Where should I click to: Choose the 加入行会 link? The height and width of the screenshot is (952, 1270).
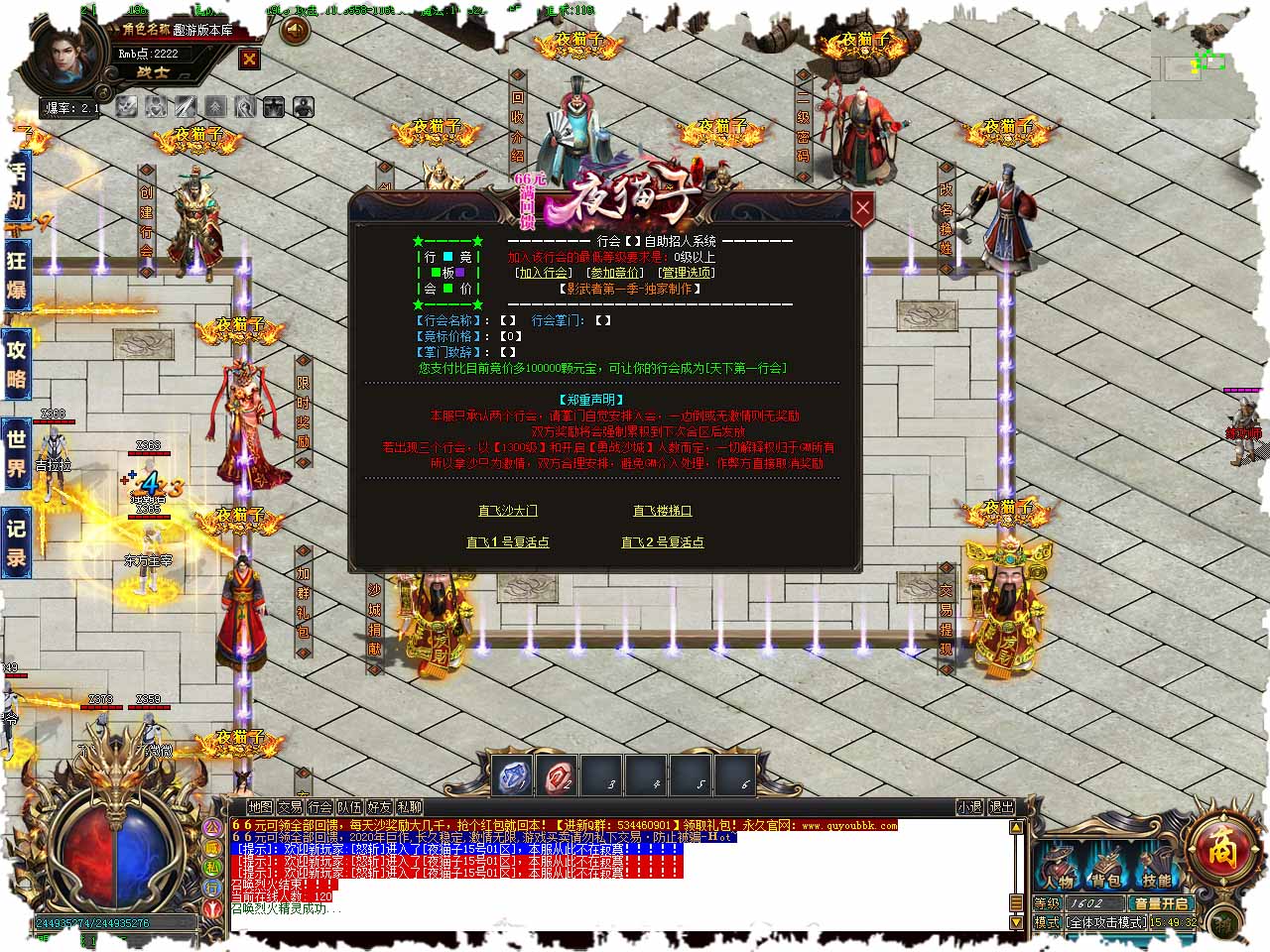pyautogui.click(x=543, y=273)
